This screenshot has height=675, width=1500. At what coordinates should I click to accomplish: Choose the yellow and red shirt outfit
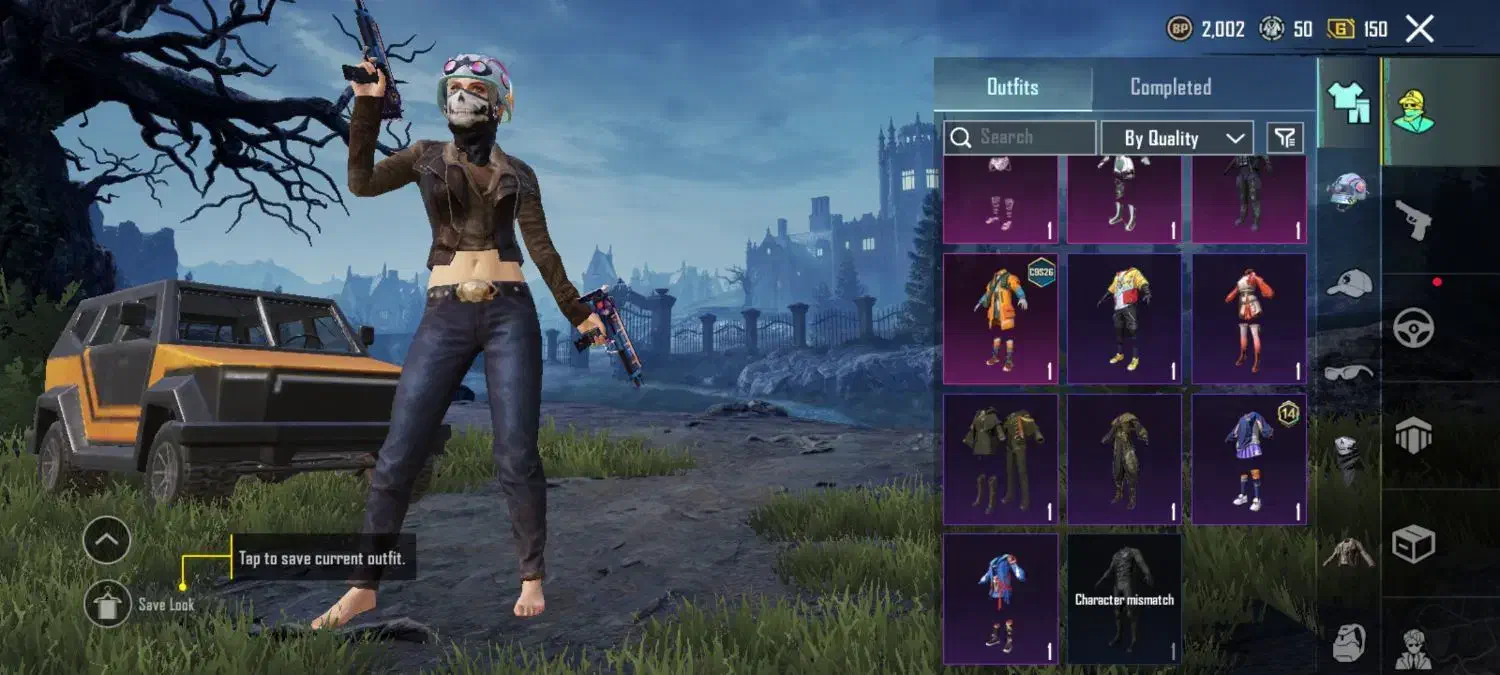coord(1124,318)
